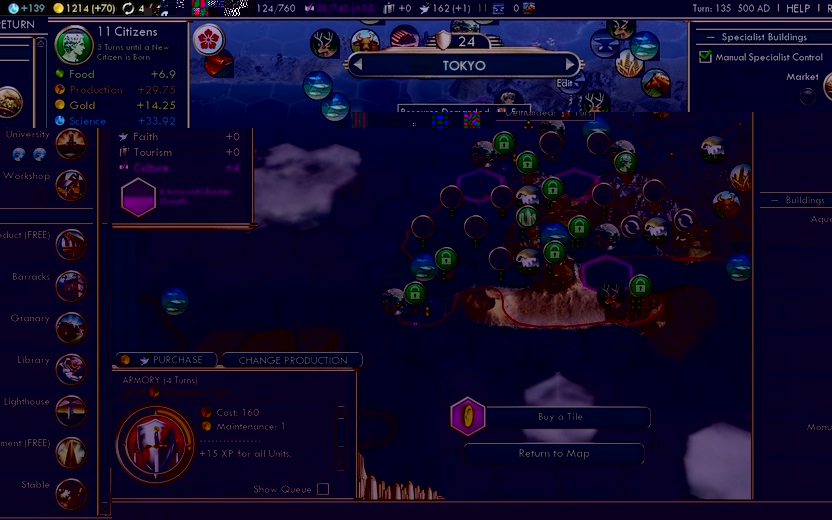
Task: Click the Stable building icon
Action: pos(70,494)
